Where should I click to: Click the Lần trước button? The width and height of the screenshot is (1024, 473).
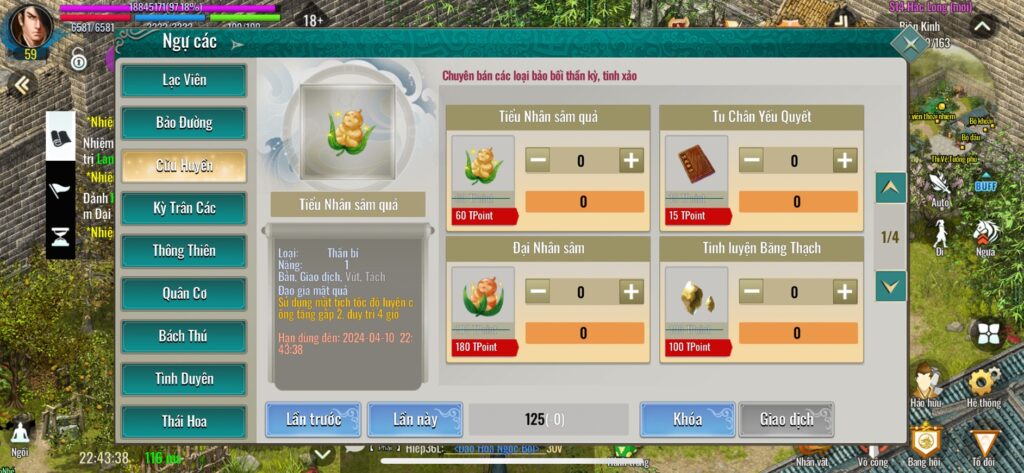(313, 420)
